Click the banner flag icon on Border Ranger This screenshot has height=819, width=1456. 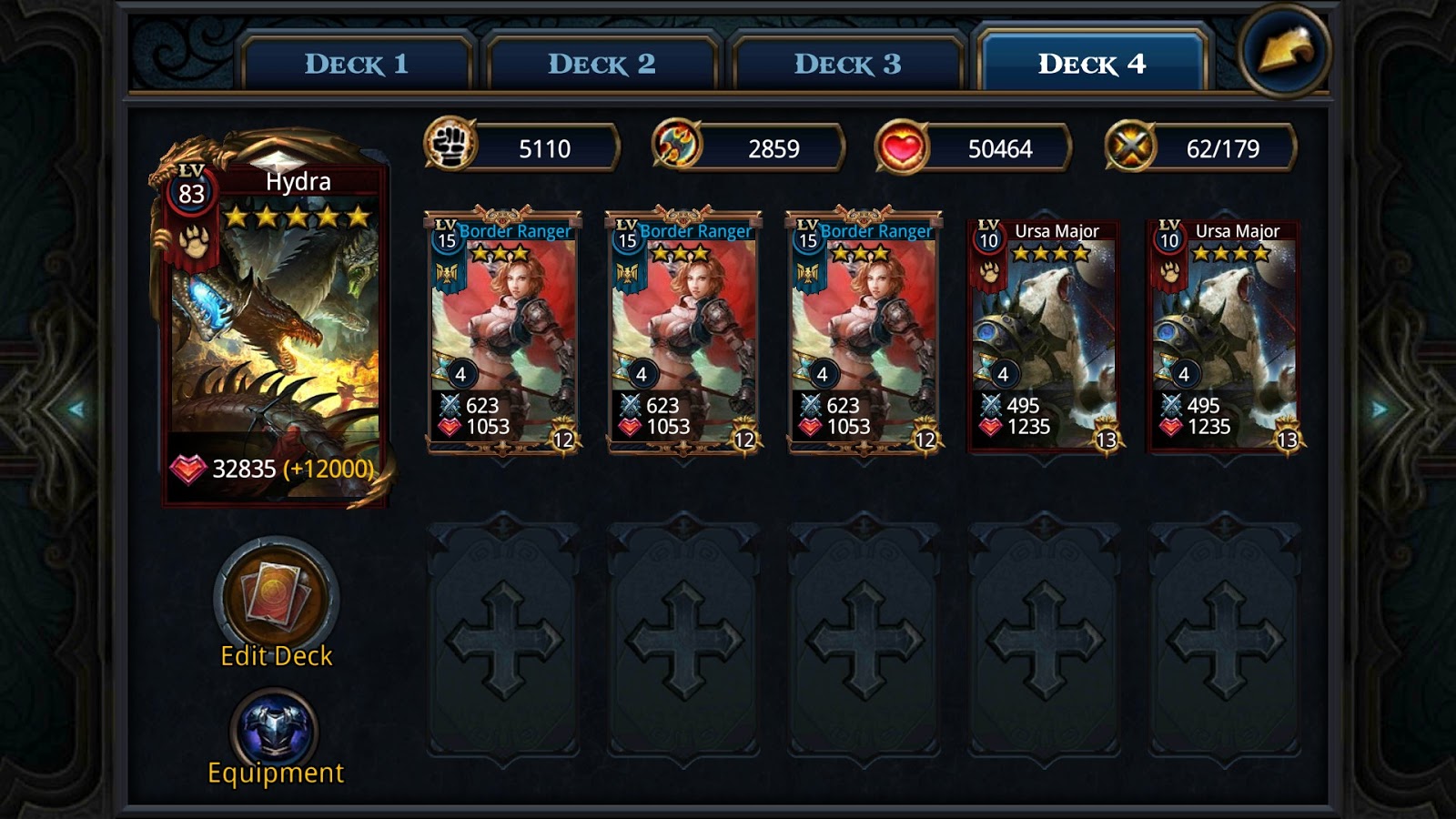[x=445, y=275]
